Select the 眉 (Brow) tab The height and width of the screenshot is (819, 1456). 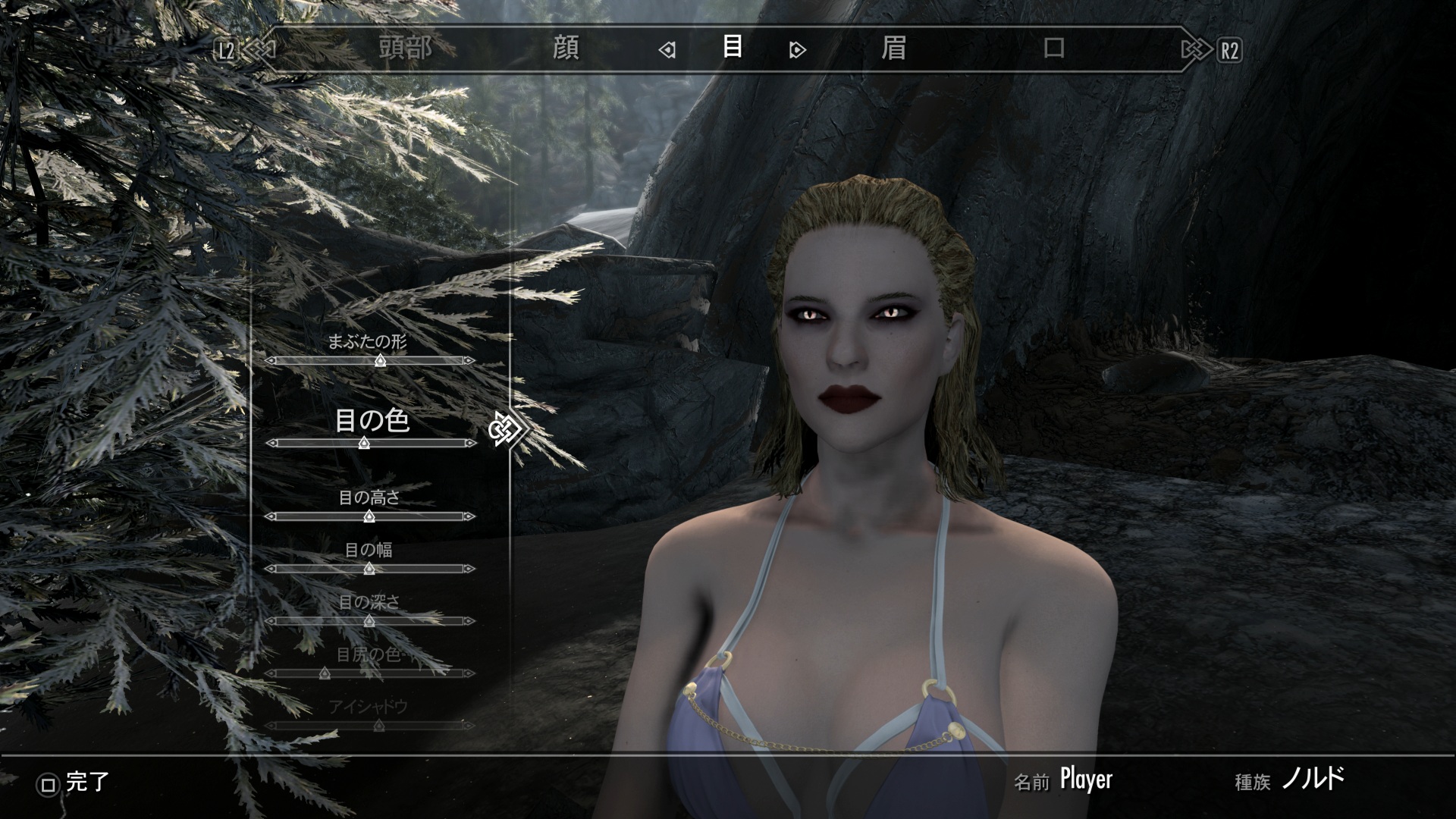coord(893,49)
